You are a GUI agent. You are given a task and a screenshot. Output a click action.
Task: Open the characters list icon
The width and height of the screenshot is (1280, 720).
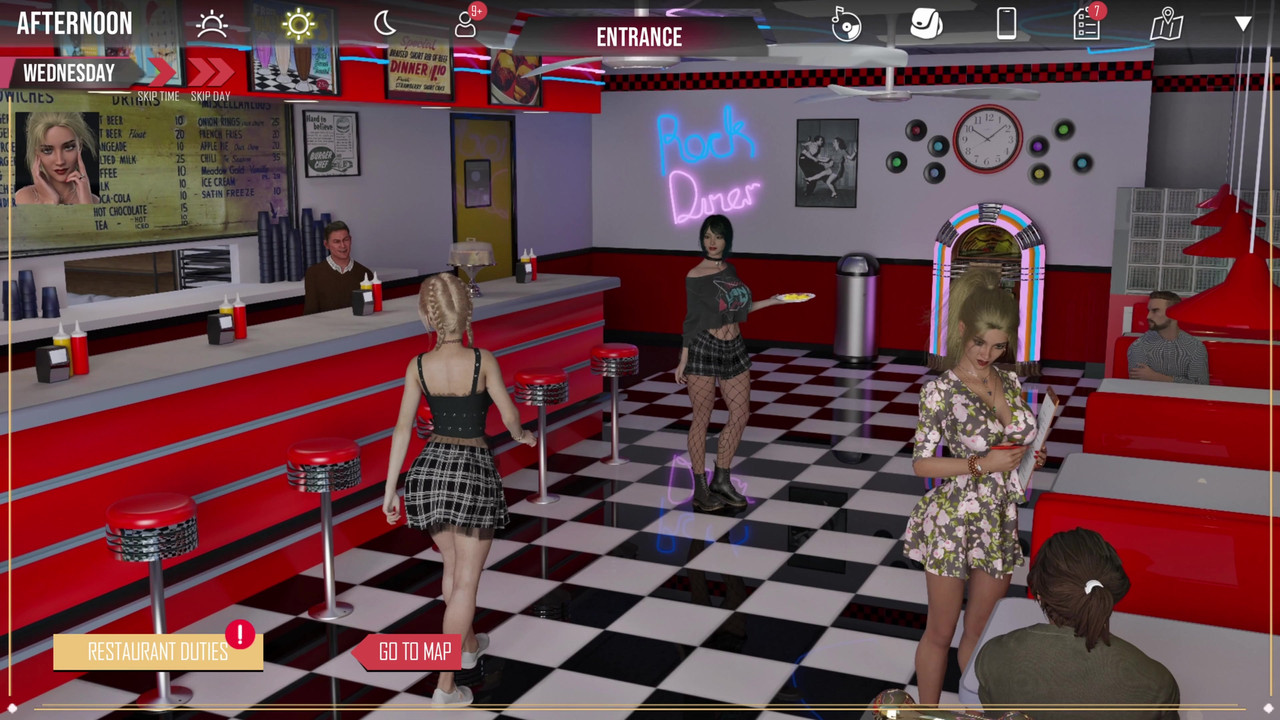(466, 23)
